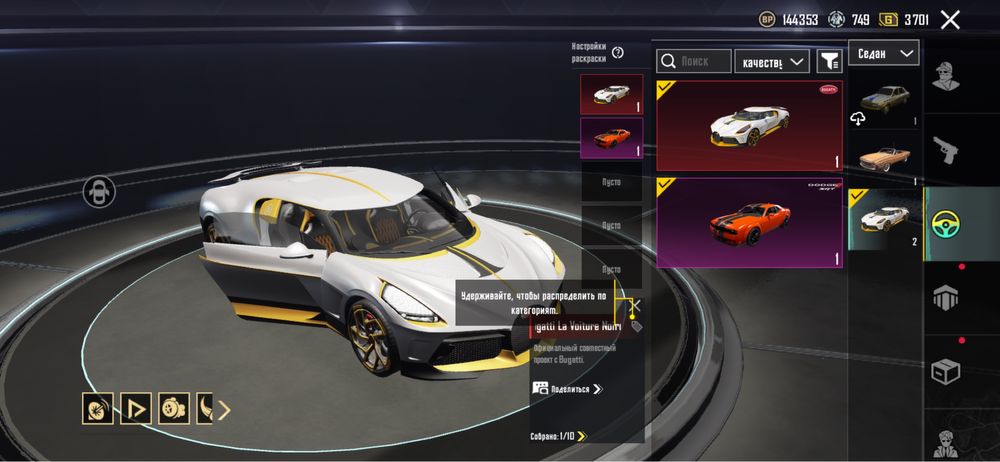The image size is (1000, 462).
Task: Choose the small orange Dodge paint slot
Action: click(611, 137)
